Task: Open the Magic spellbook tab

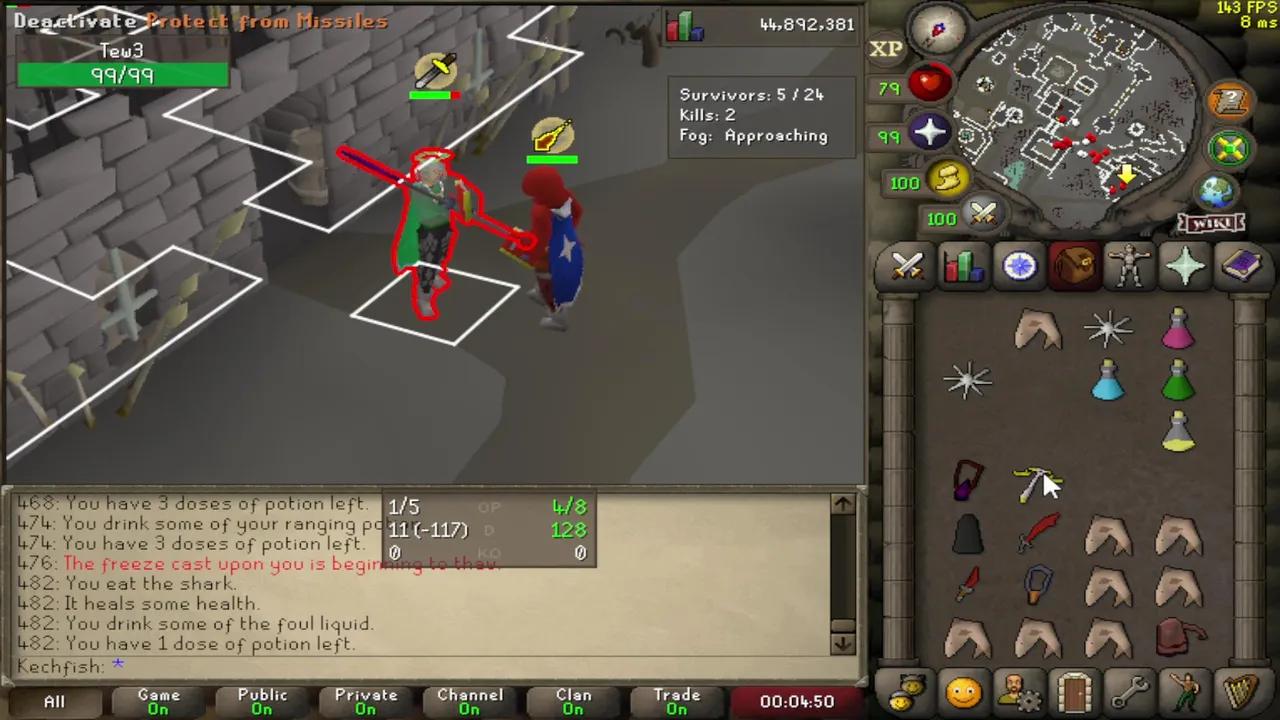Action: click(x=1242, y=265)
